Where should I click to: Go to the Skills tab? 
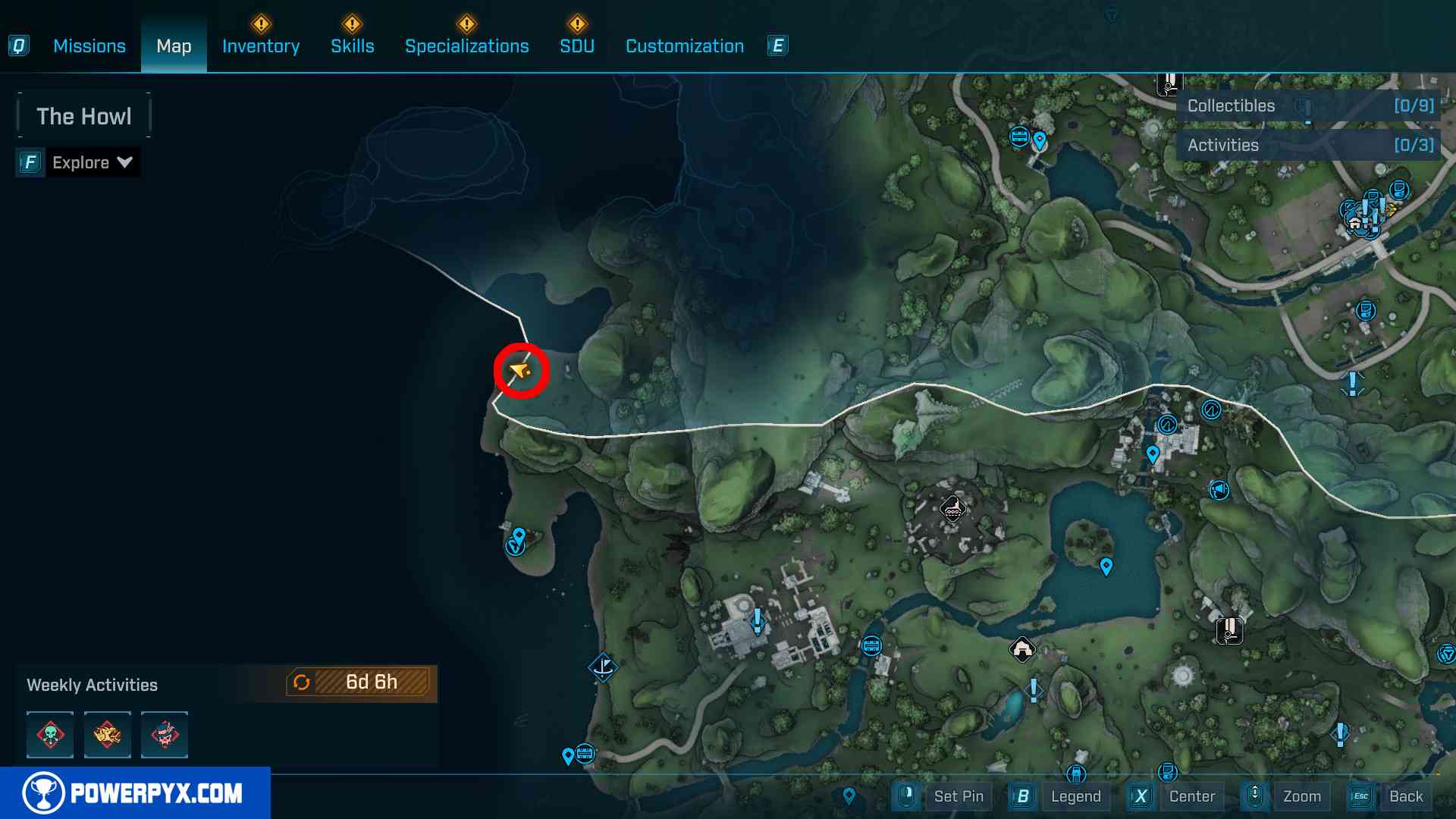(353, 46)
